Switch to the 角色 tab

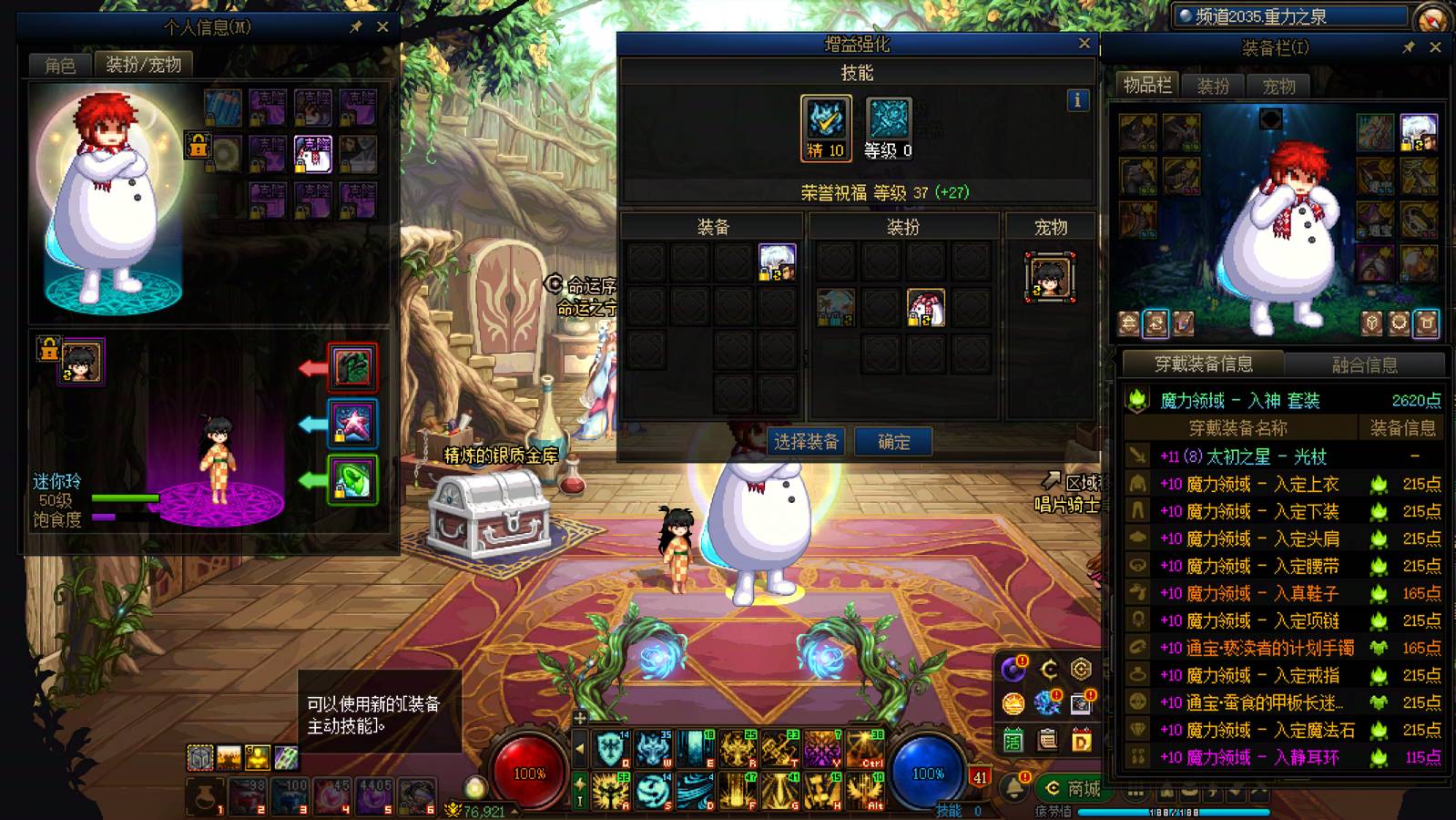pos(60,65)
